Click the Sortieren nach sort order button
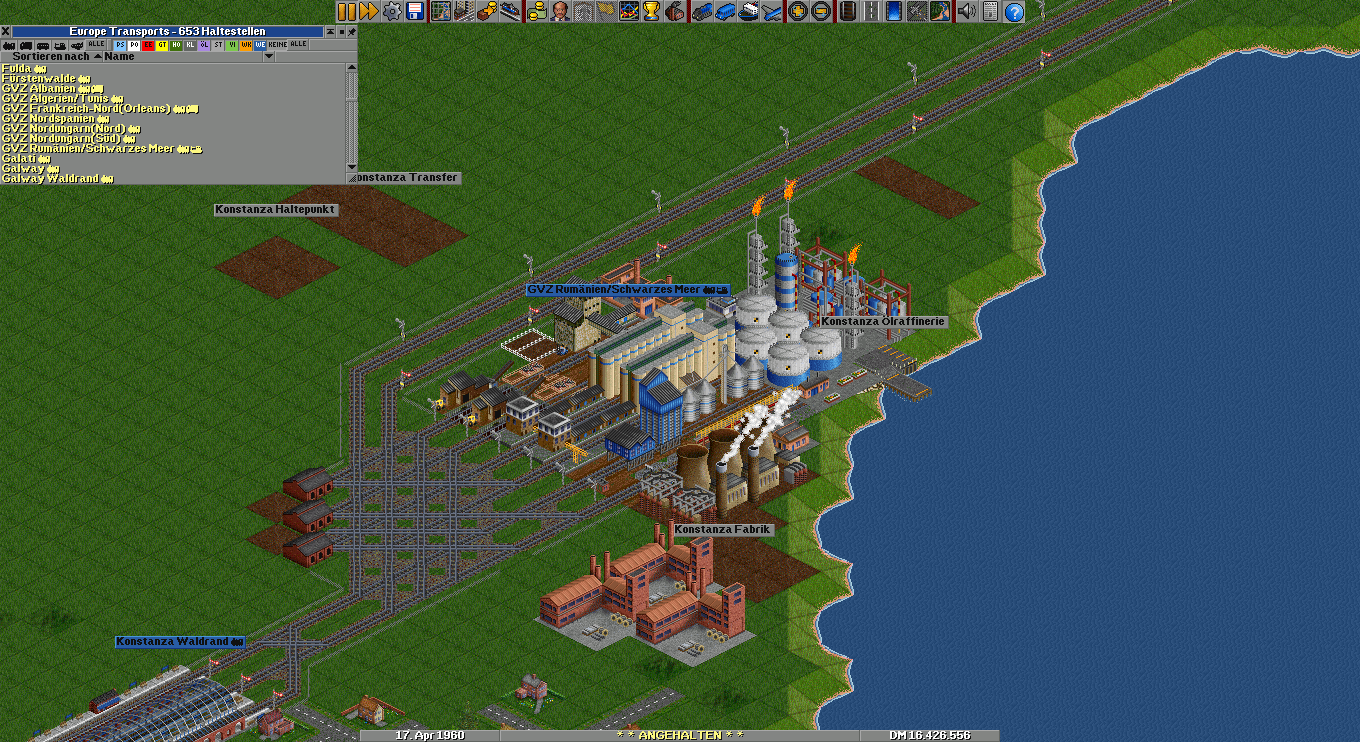1360x742 pixels. pos(50,57)
